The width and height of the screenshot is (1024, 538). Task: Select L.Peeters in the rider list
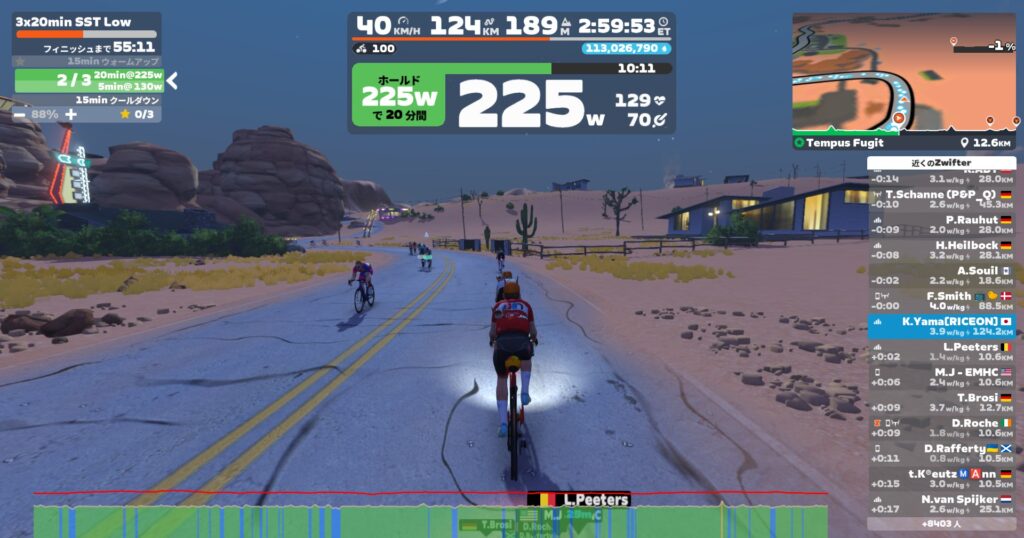[x=941, y=352]
